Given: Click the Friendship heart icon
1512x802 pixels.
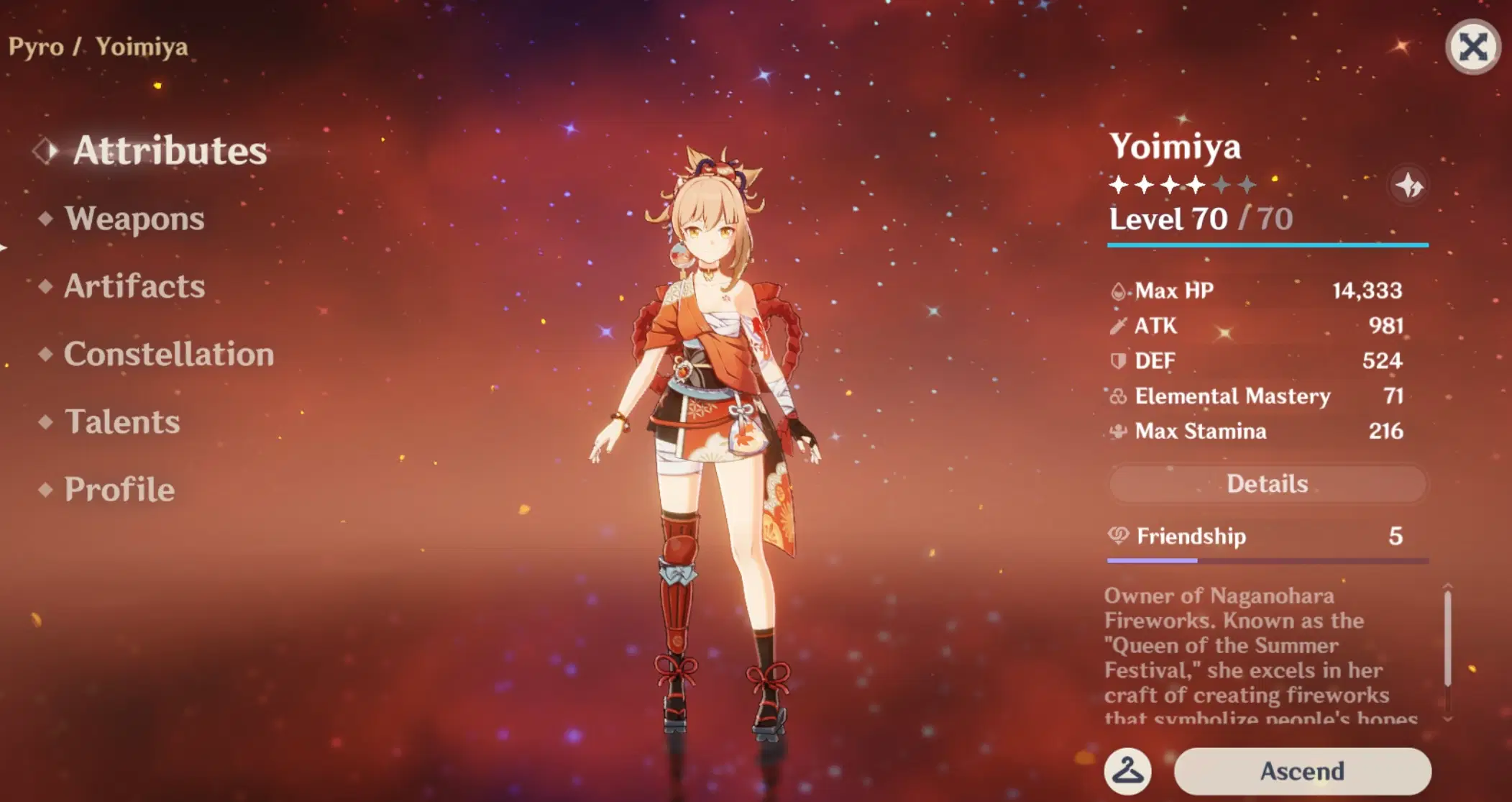Looking at the screenshot, I should [x=1119, y=536].
